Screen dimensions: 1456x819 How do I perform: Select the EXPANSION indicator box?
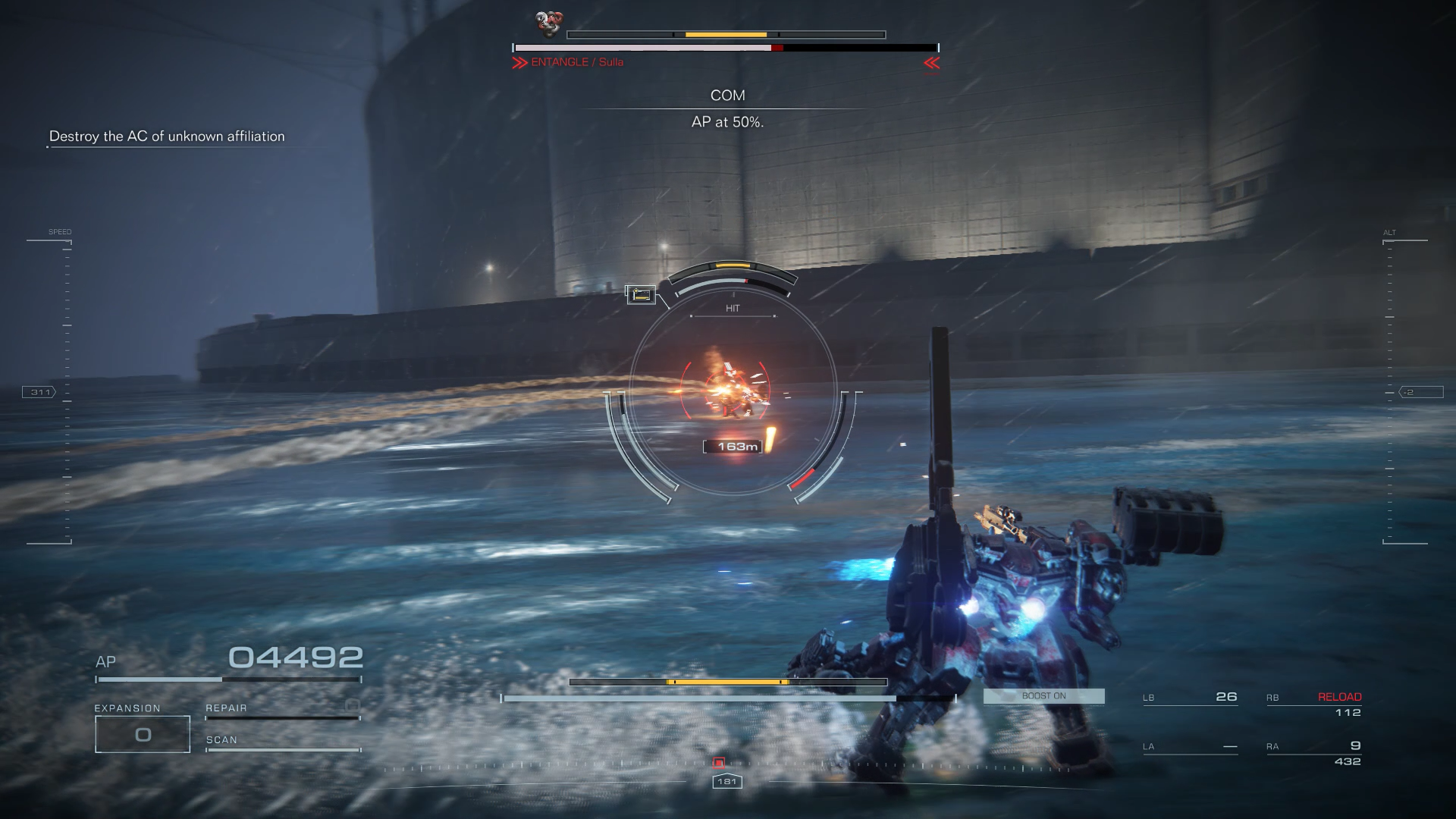point(142,733)
